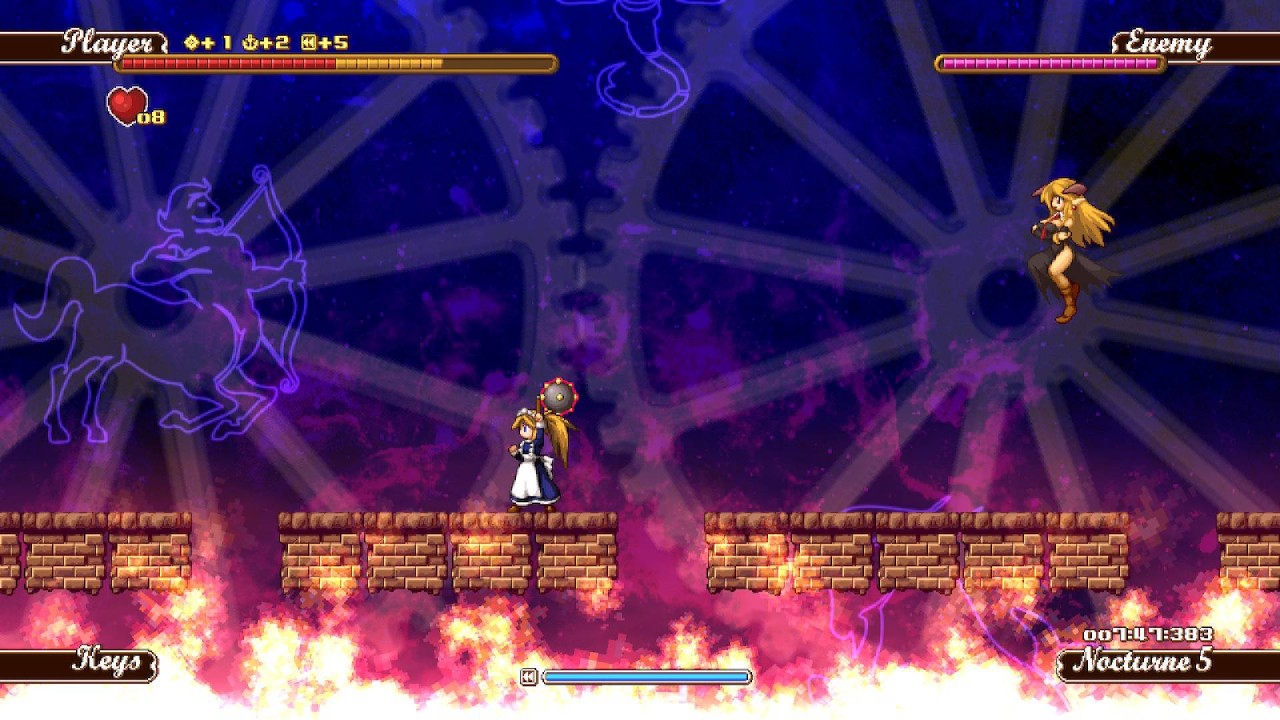
Task: Click the gold diamond +1 bonus icon
Action: point(192,43)
